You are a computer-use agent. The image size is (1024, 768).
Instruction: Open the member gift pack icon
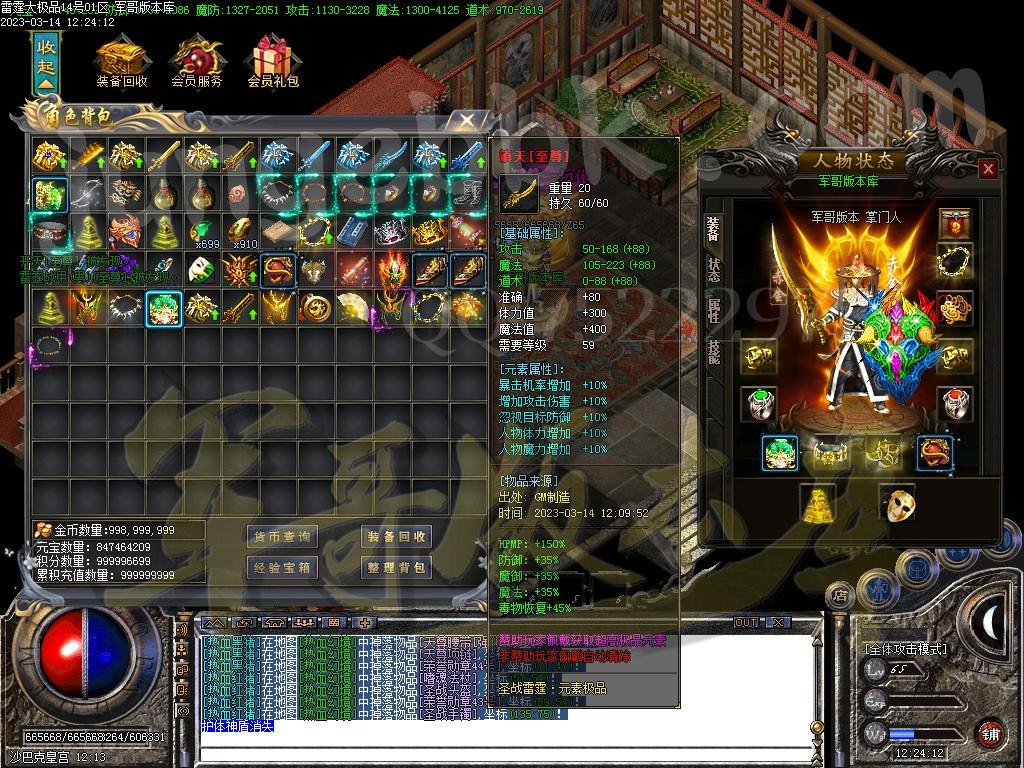coord(273,58)
